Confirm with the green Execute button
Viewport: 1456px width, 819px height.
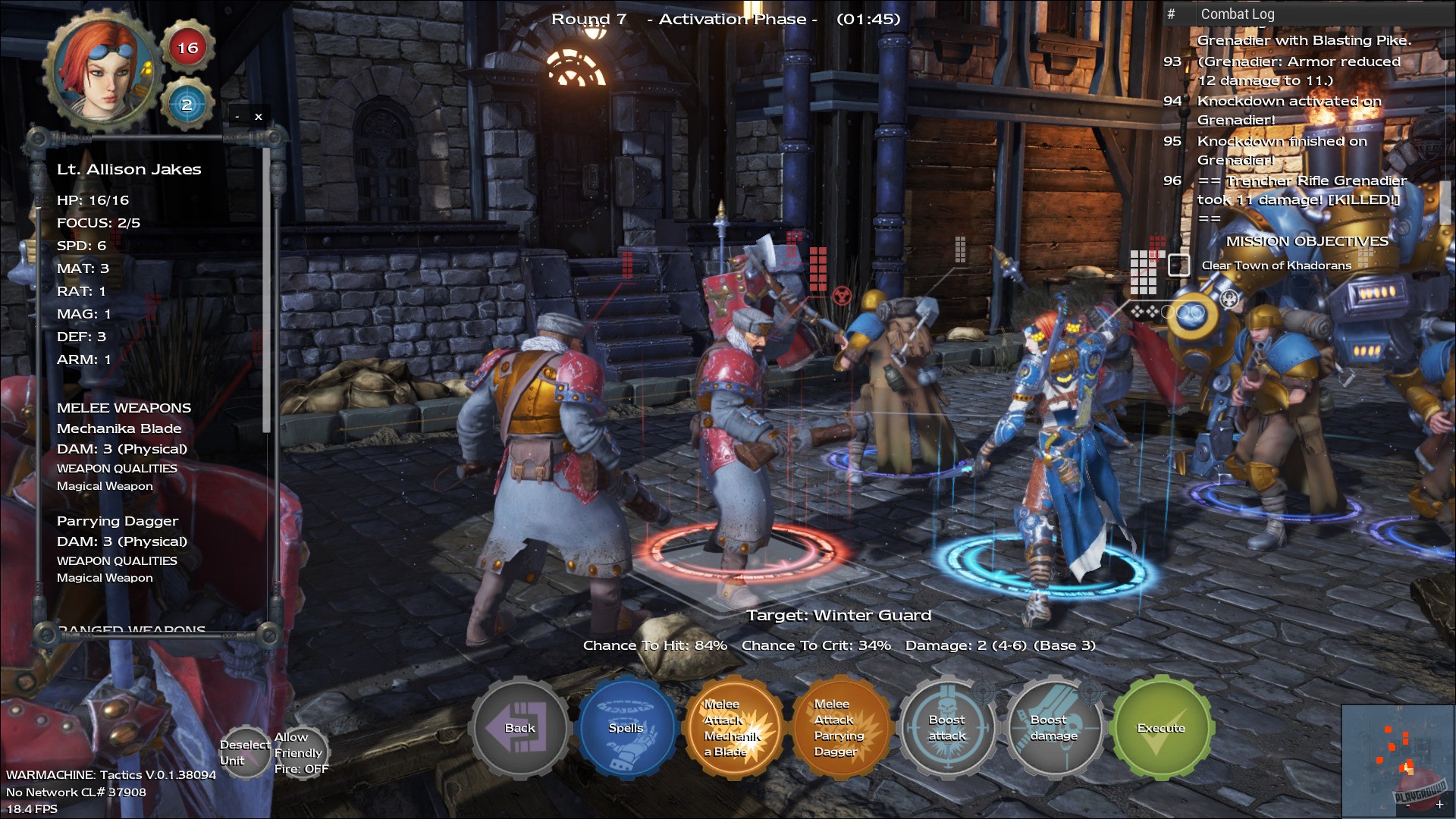1161,728
